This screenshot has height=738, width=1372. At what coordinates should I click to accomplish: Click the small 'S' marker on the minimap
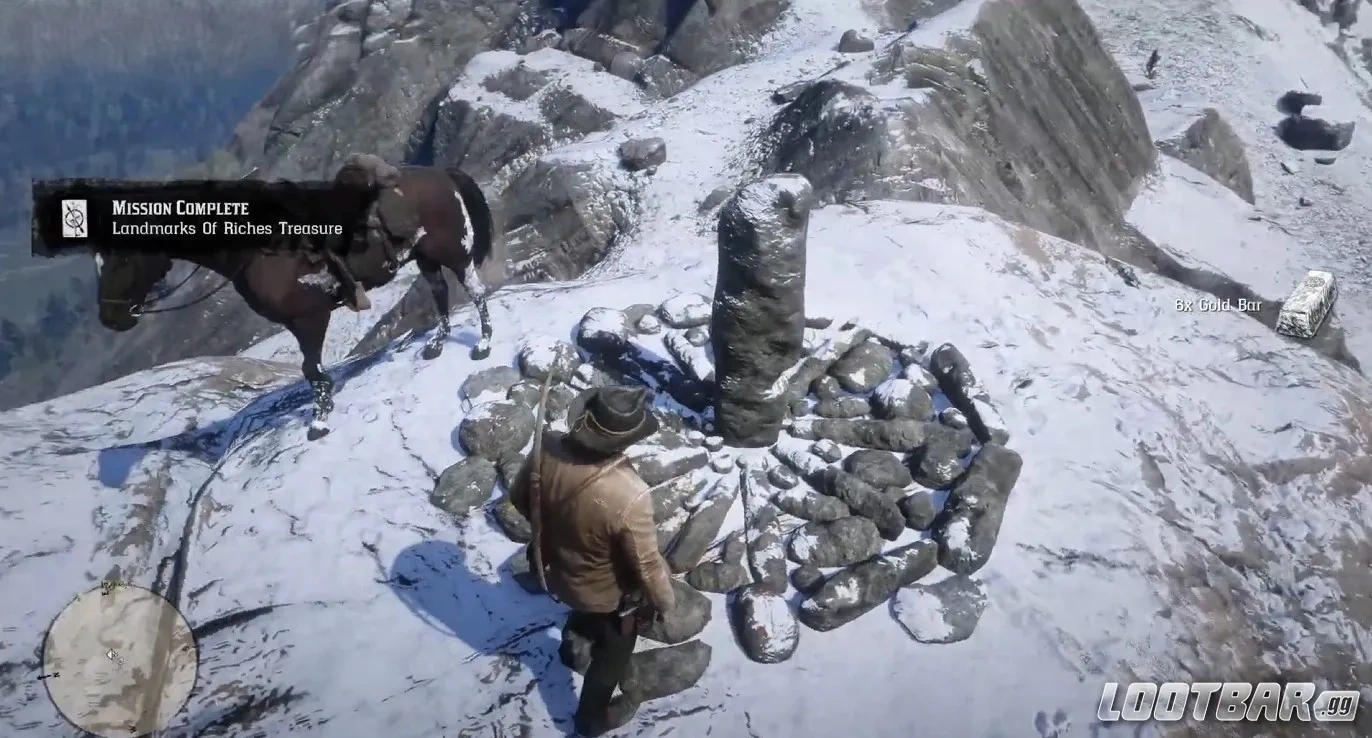[131, 727]
